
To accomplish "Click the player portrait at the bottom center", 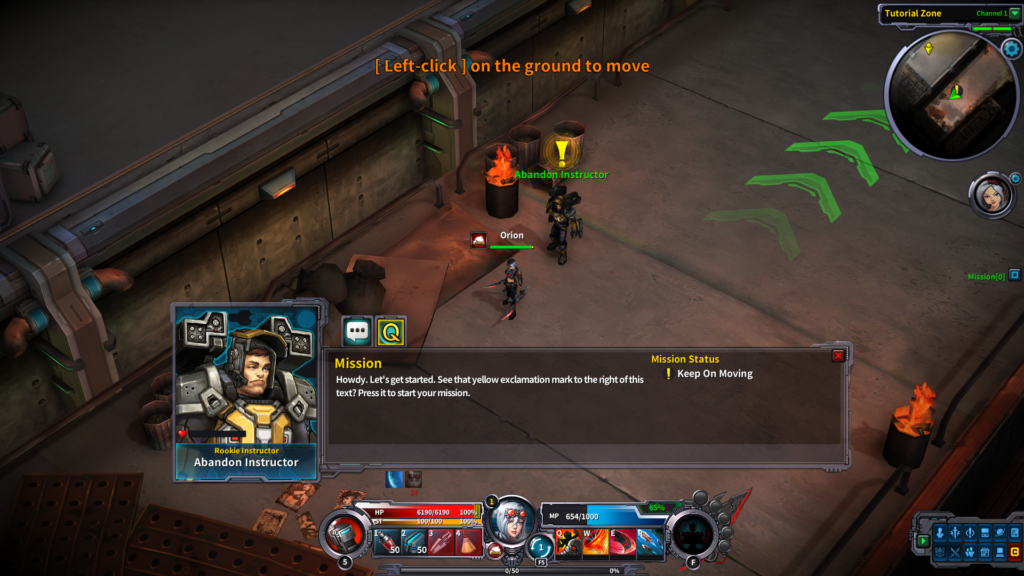I will pyautogui.click(x=512, y=520).
